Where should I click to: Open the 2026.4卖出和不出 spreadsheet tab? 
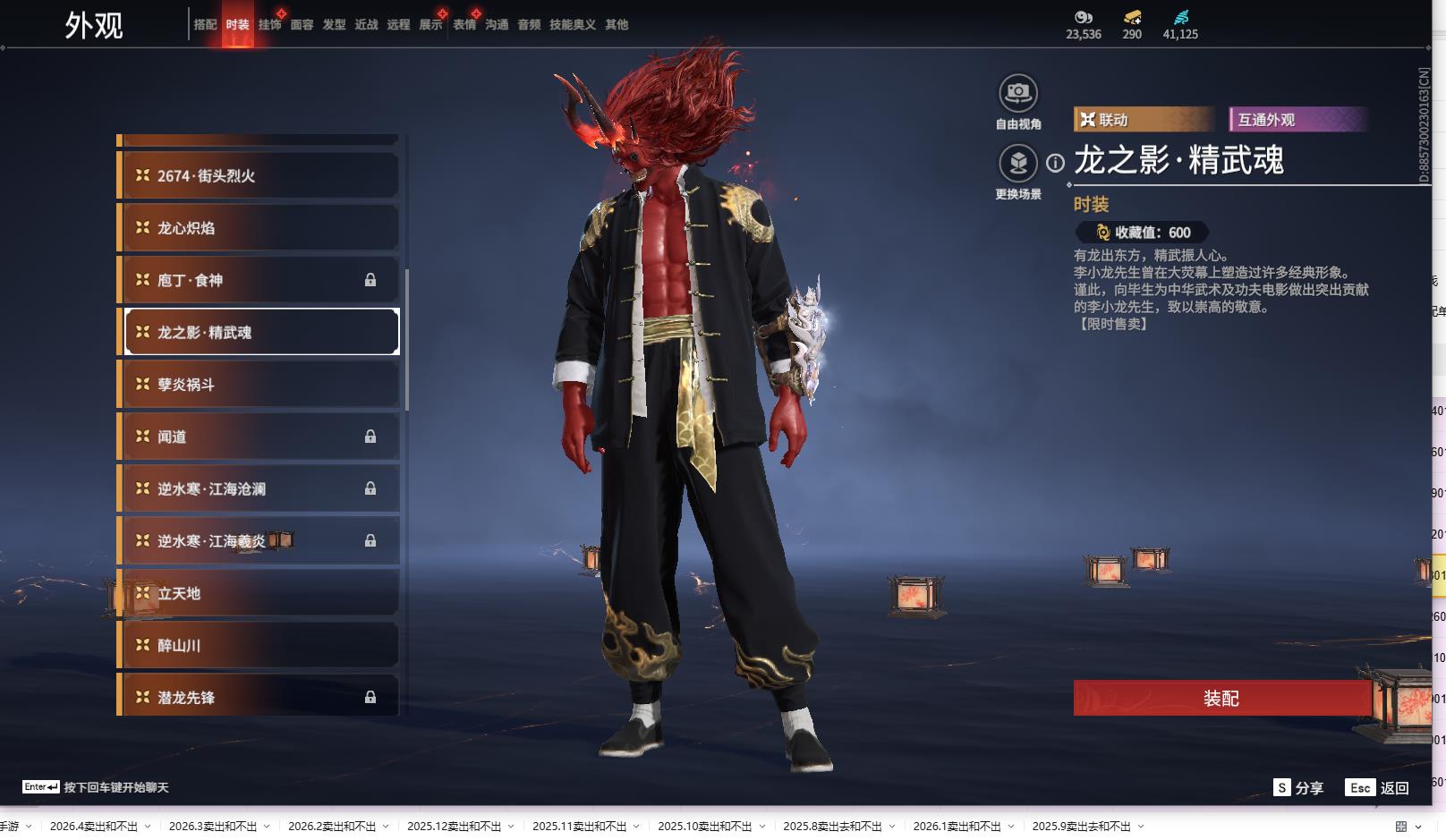(x=94, y=827)
